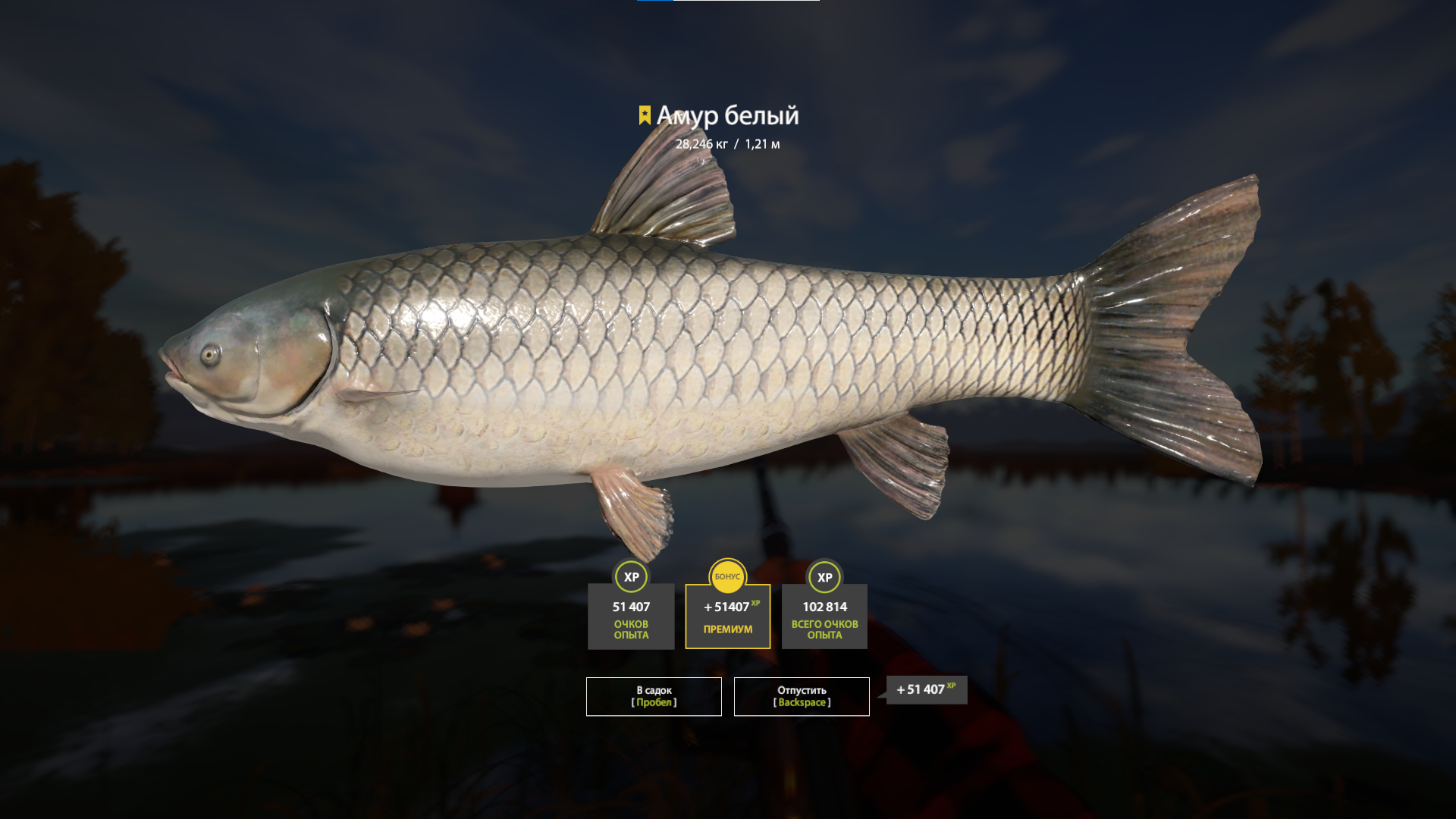This screenshot has width=1456, height=819.
Task: Release the fish with Отпустить
Action: pos(802,696)
